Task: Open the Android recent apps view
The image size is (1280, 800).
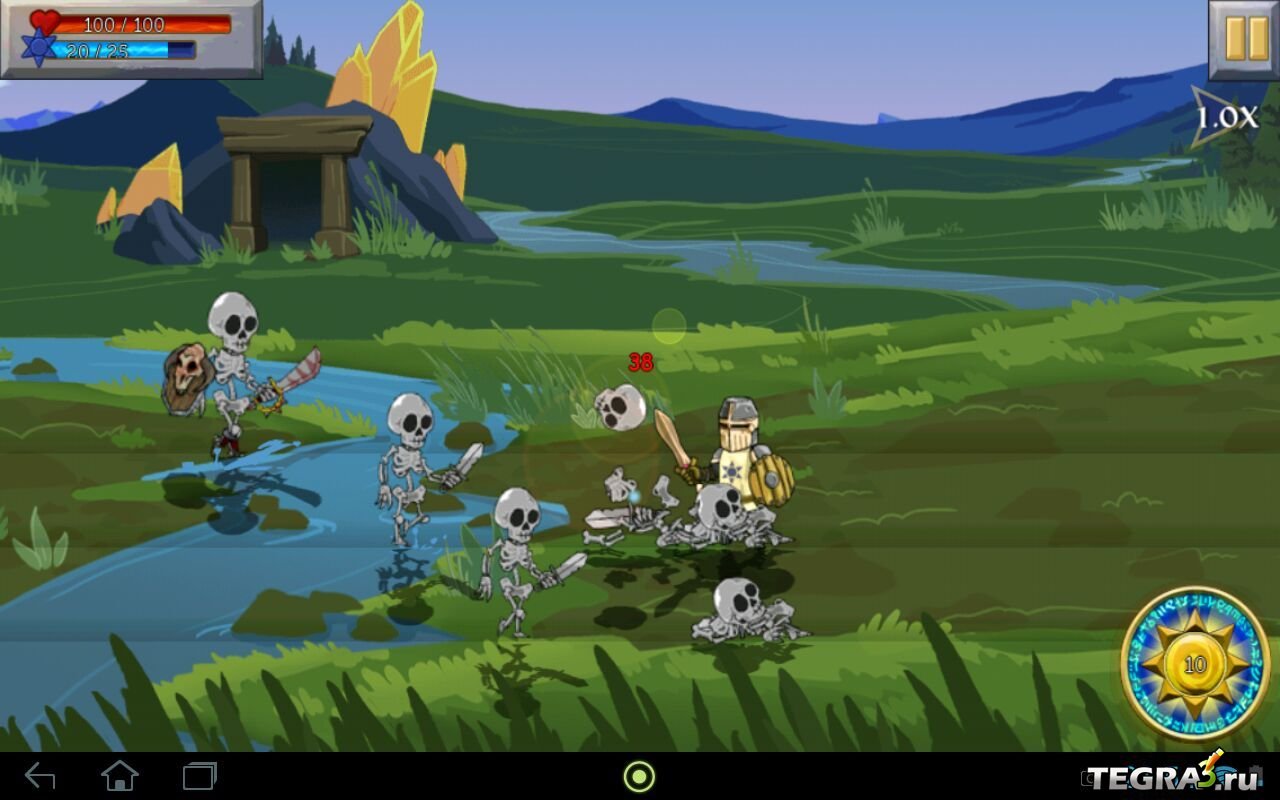Action: (x=199, y=776)
